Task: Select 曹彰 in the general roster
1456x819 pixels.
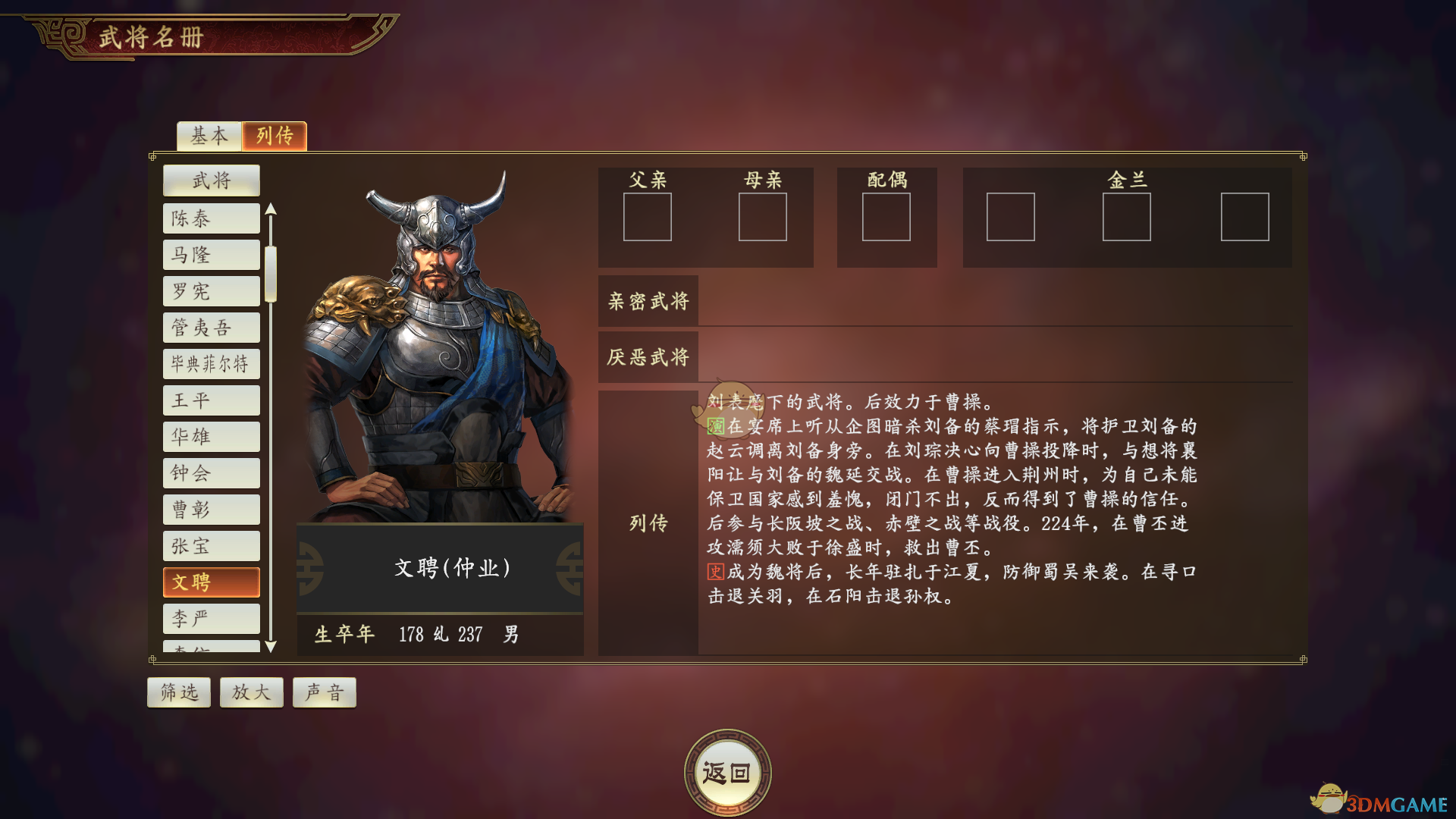Action: click(x=211, y=509)
